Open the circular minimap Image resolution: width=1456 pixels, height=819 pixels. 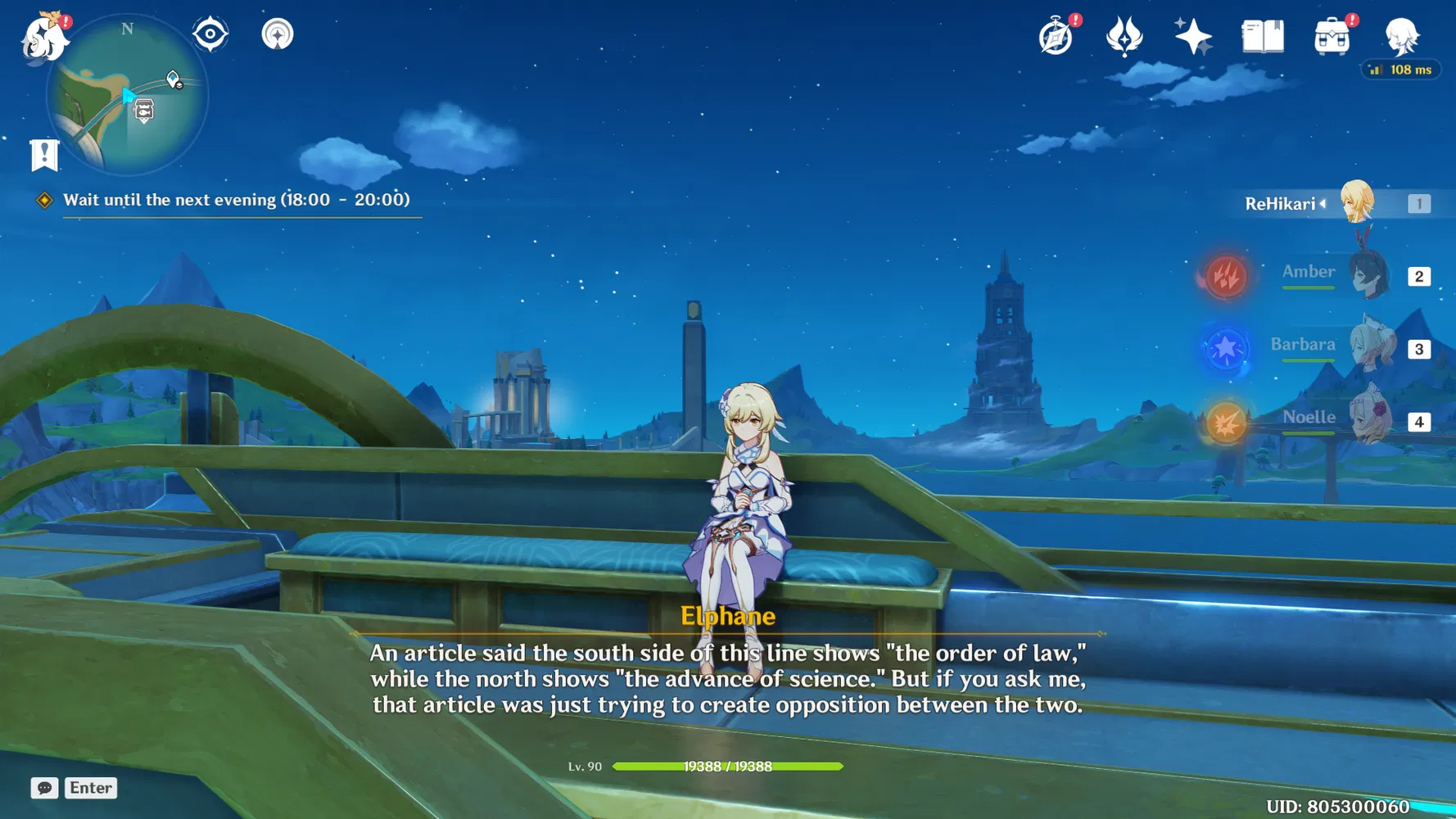point(127,95)
